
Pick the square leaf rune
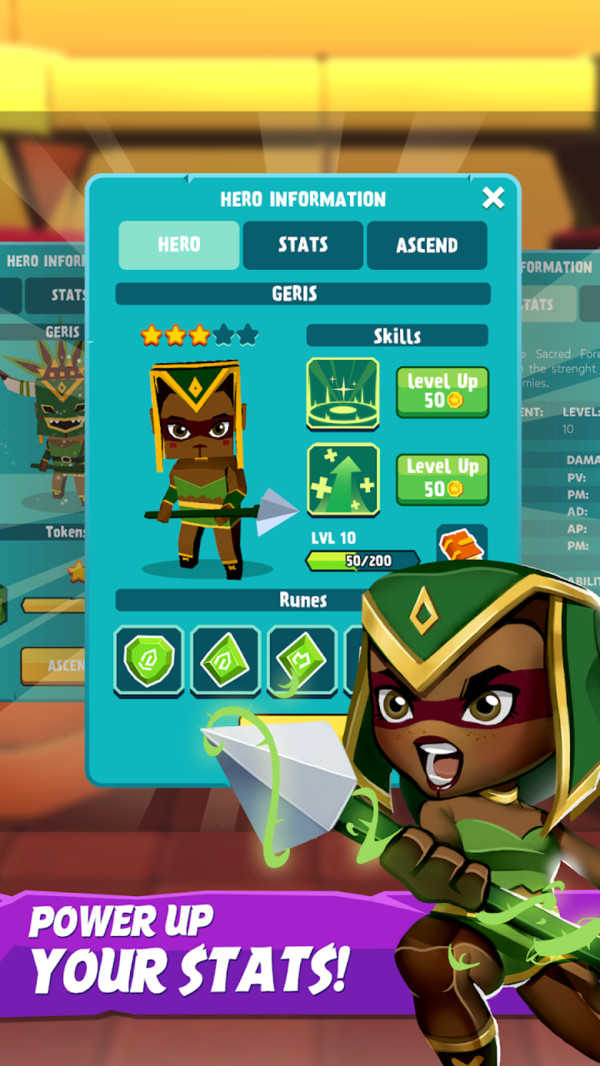302,660
